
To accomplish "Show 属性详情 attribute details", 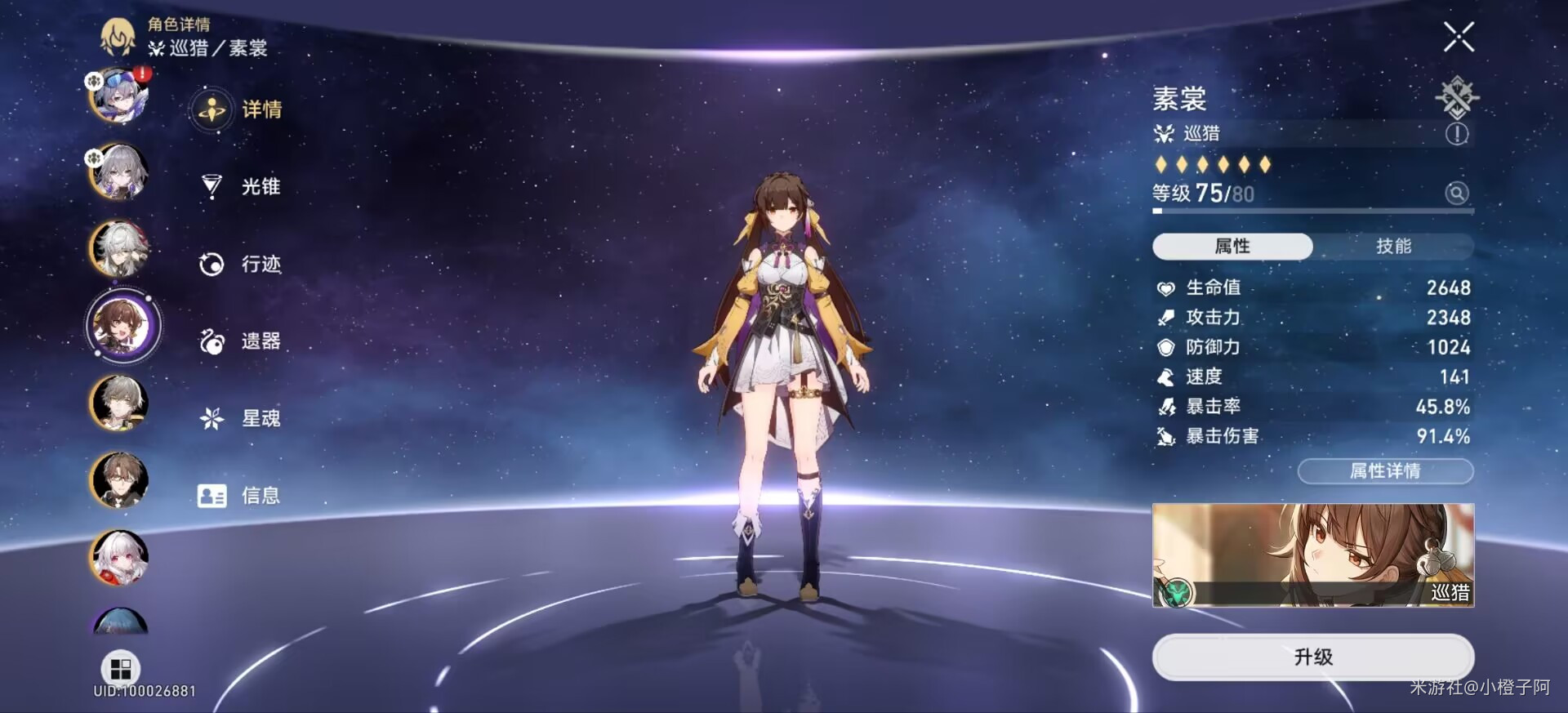I will 1385,471.
